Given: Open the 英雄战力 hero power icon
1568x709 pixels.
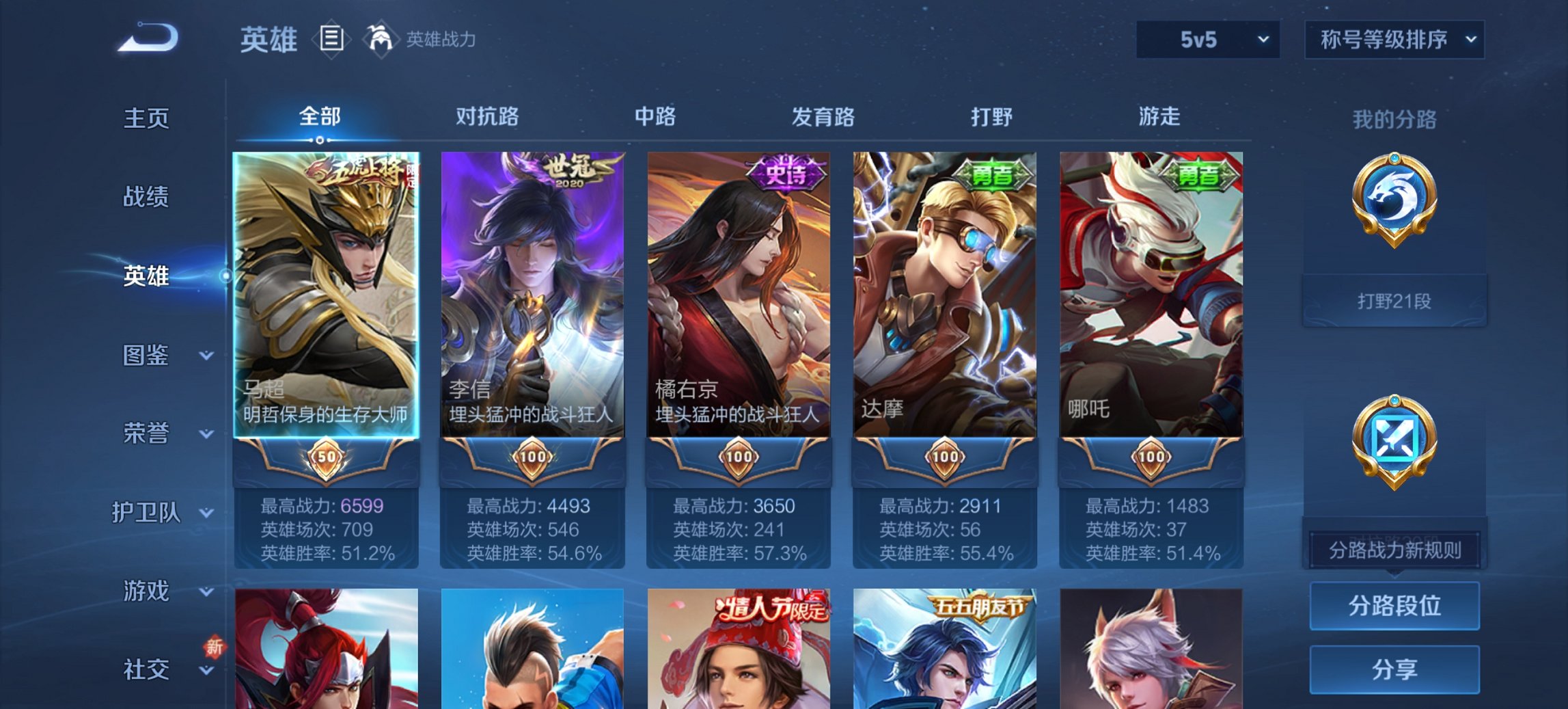Looking at the screenshot, I should [381, 40].
